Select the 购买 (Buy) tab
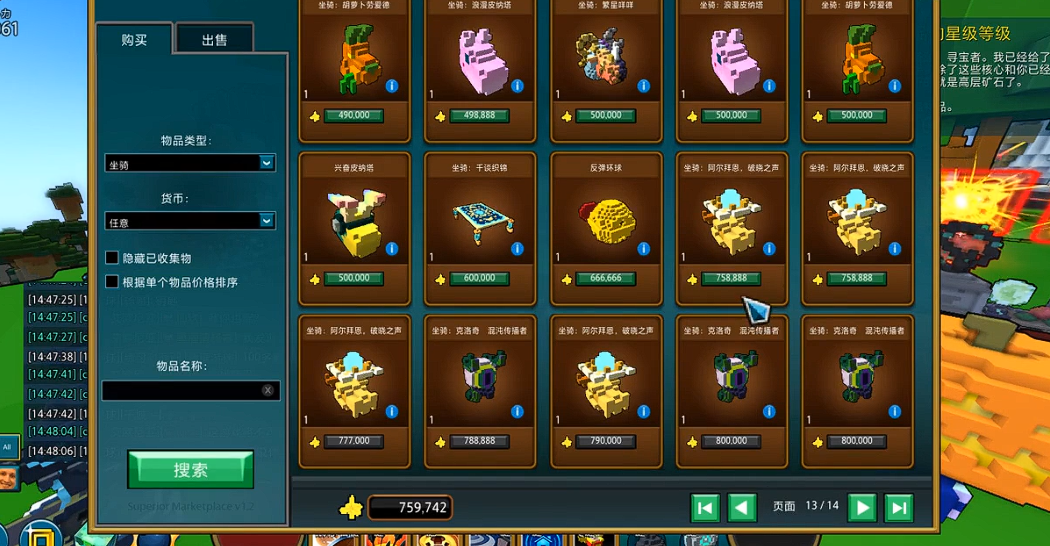1050x546 pixels. click(134, 40)
